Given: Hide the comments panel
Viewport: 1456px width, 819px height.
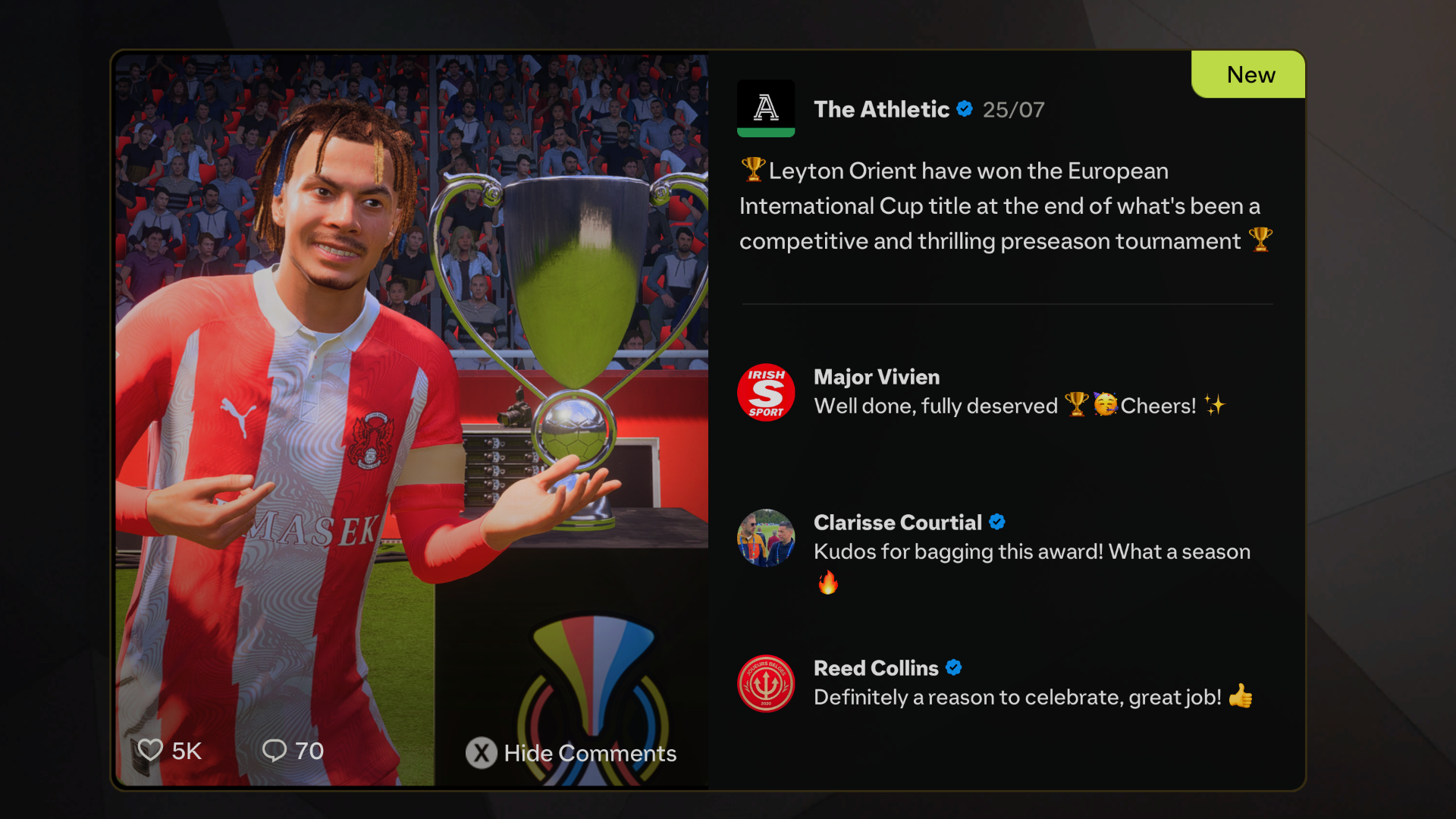Looking at the screenshot, I should coord(571,753).
